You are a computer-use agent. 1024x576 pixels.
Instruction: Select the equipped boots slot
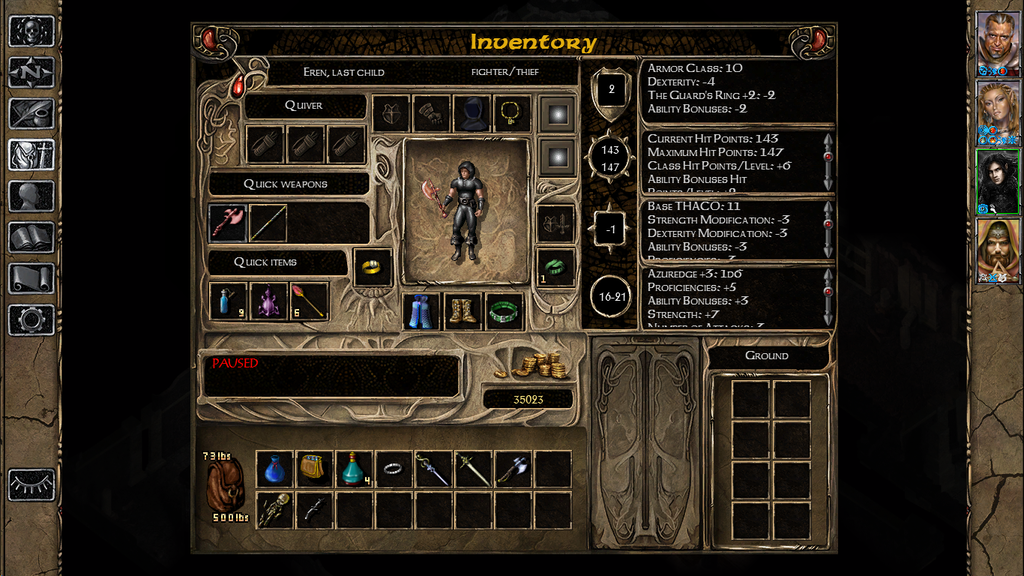[x=463, y=311]
